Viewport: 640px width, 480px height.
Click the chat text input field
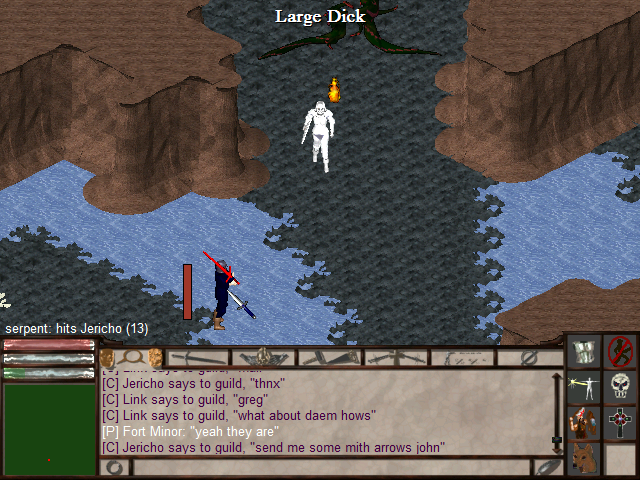pos(330,467)
